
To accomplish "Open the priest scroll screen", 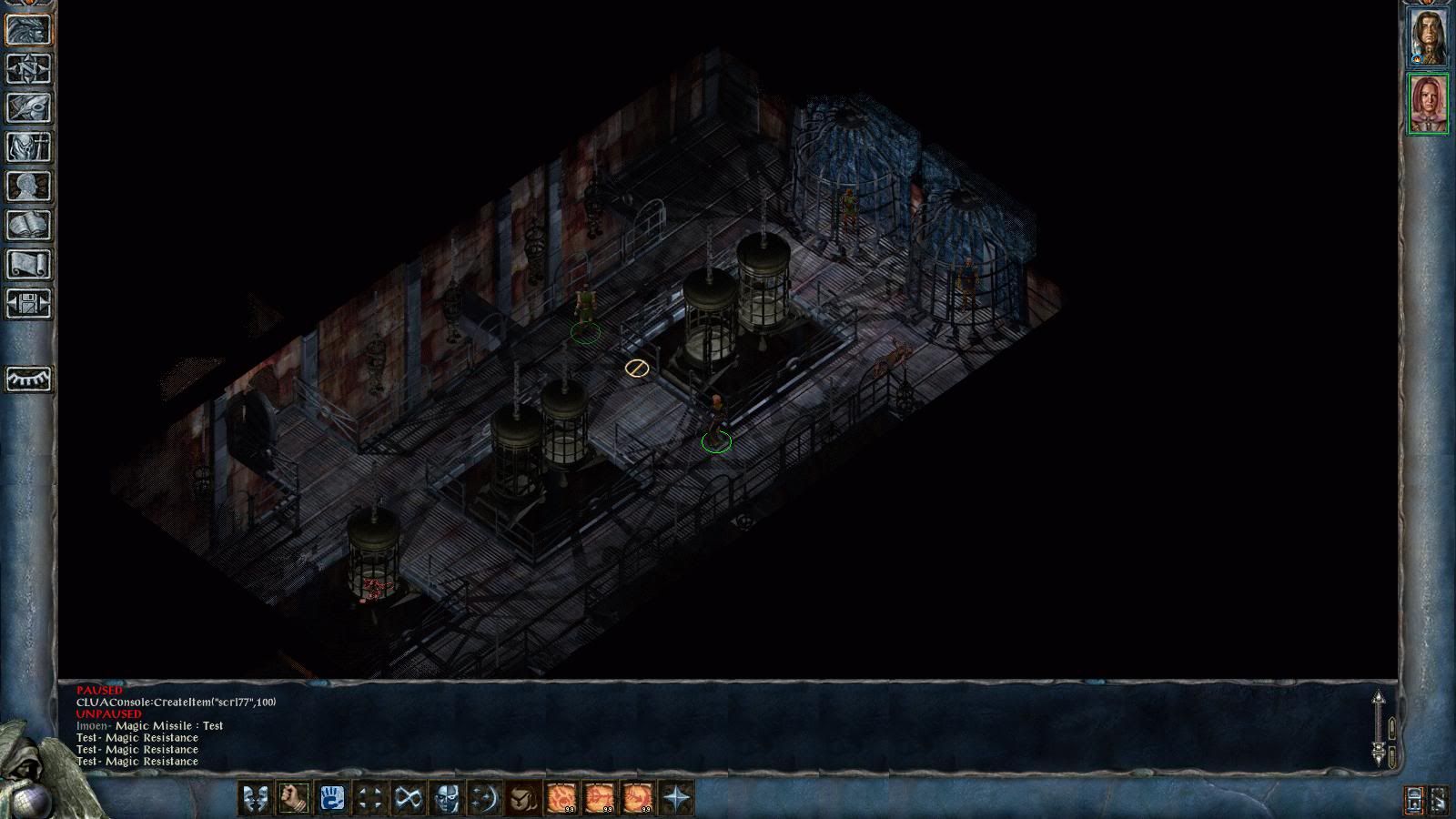I will [29, 265].
